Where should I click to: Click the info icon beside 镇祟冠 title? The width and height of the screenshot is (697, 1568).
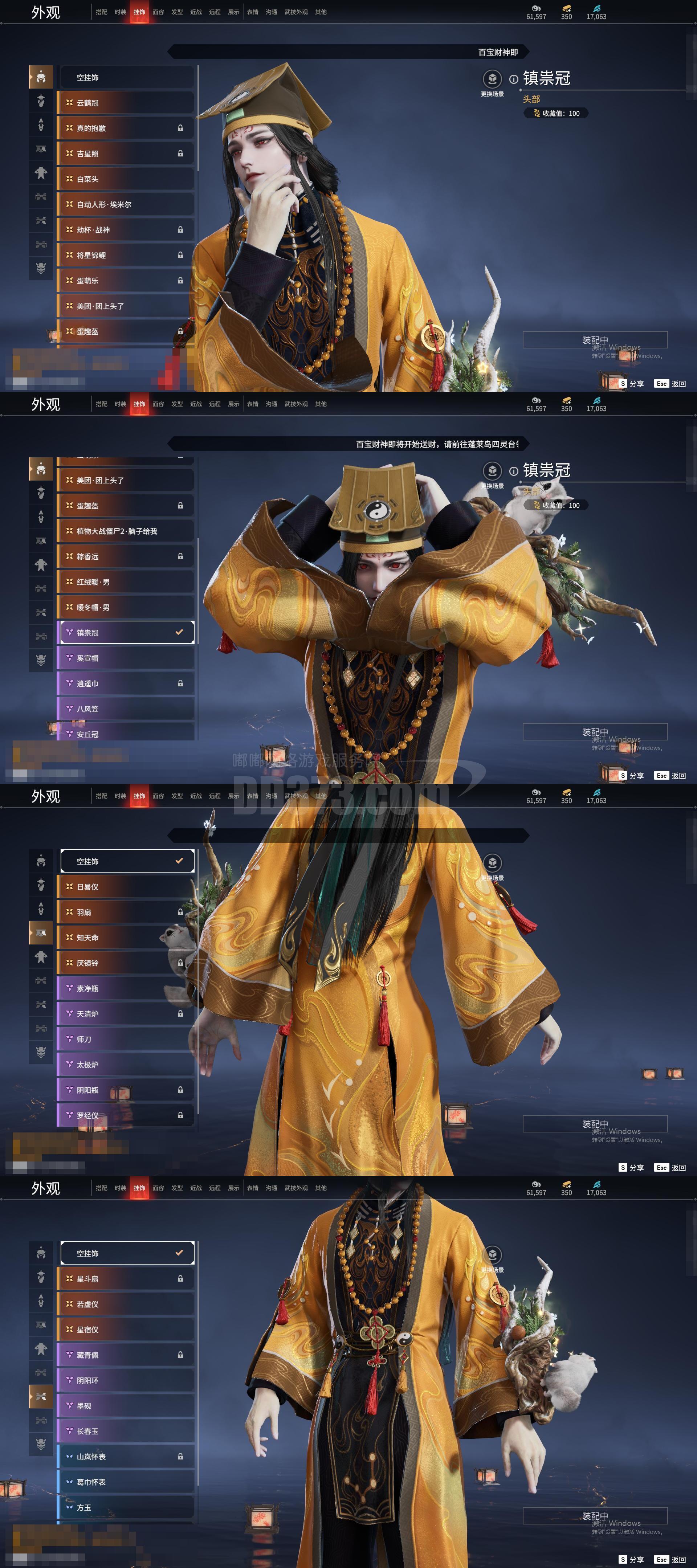coord(514,80)
